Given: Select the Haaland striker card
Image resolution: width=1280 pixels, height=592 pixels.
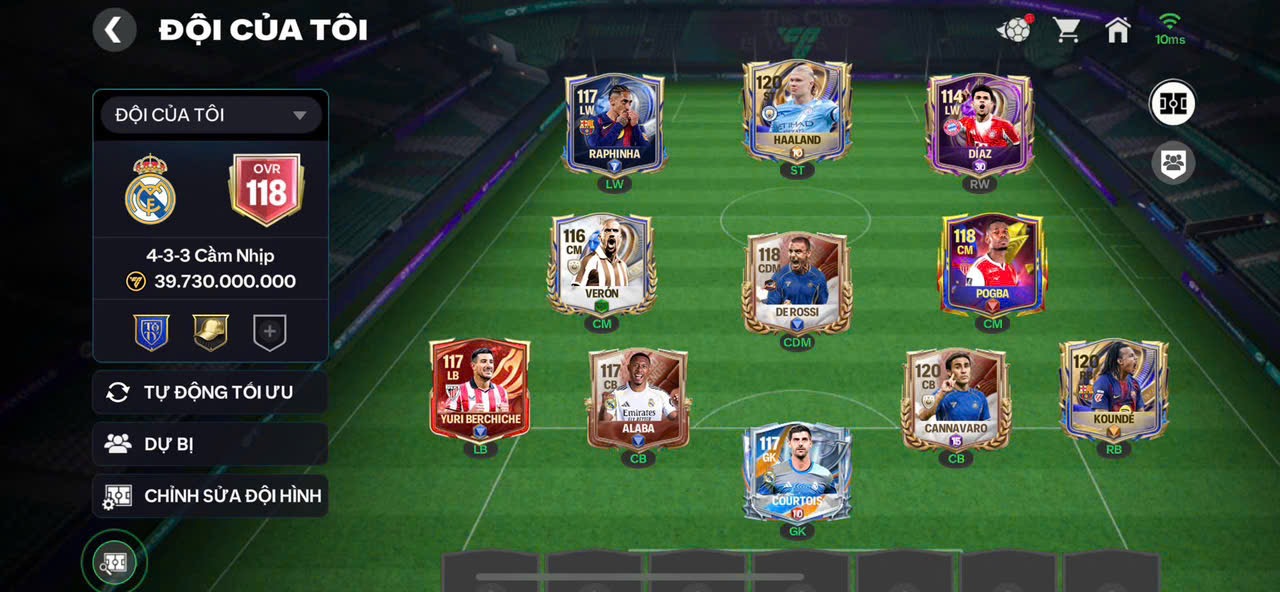Looking at the screenshot, I should (x=796, y=112).
